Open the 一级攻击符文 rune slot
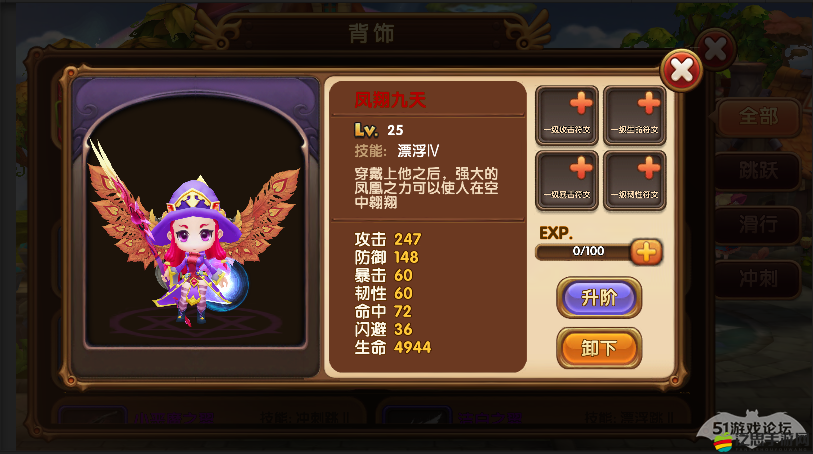This screenshot has height=454, width=813. pyautogui.click(x=567, y=115)
